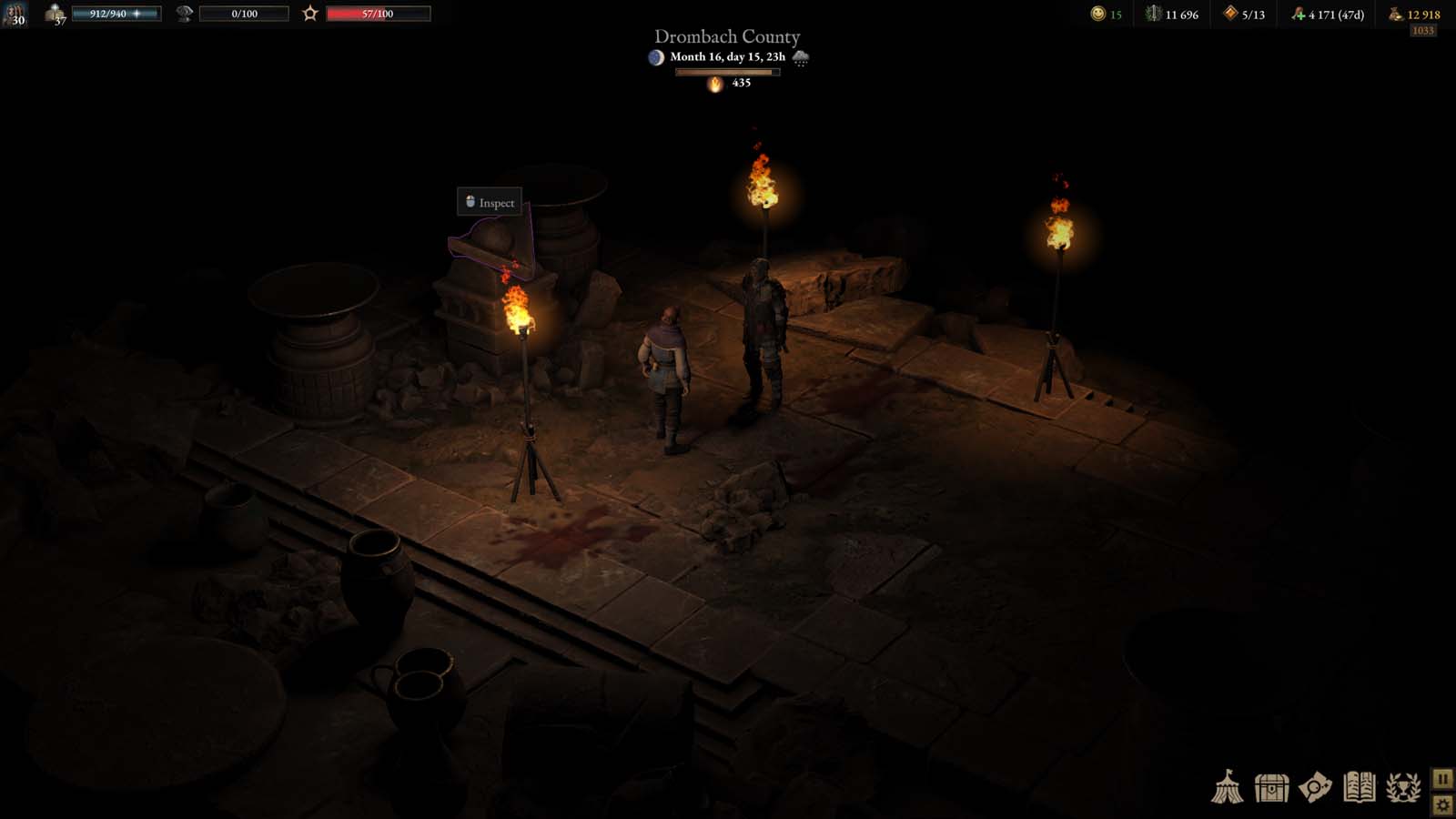
Task: Click the money bag icon showing 12 918
Action: [x=1397, y=14]
